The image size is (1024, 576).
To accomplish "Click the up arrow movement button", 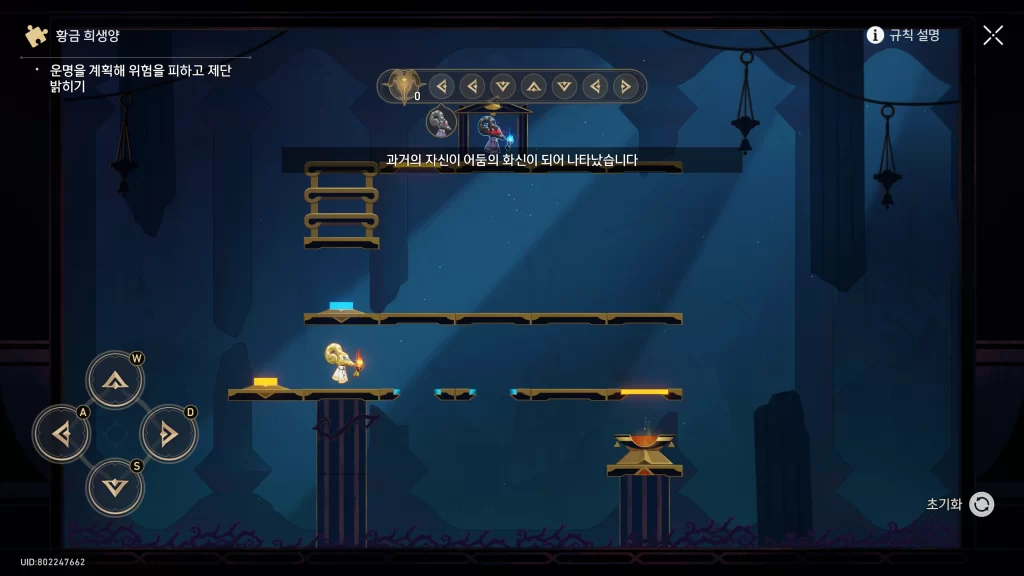I will 115,380.
